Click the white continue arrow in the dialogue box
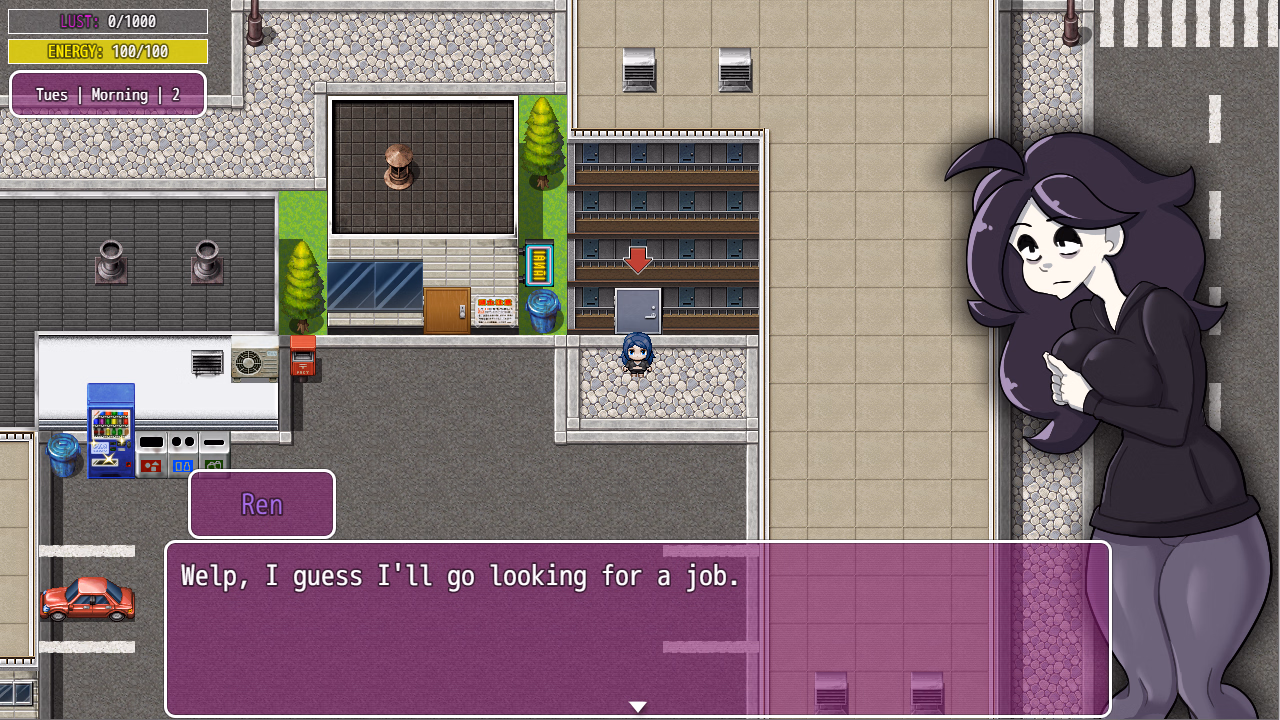This screenshot has width=1280, height=720. coord(638,706)
